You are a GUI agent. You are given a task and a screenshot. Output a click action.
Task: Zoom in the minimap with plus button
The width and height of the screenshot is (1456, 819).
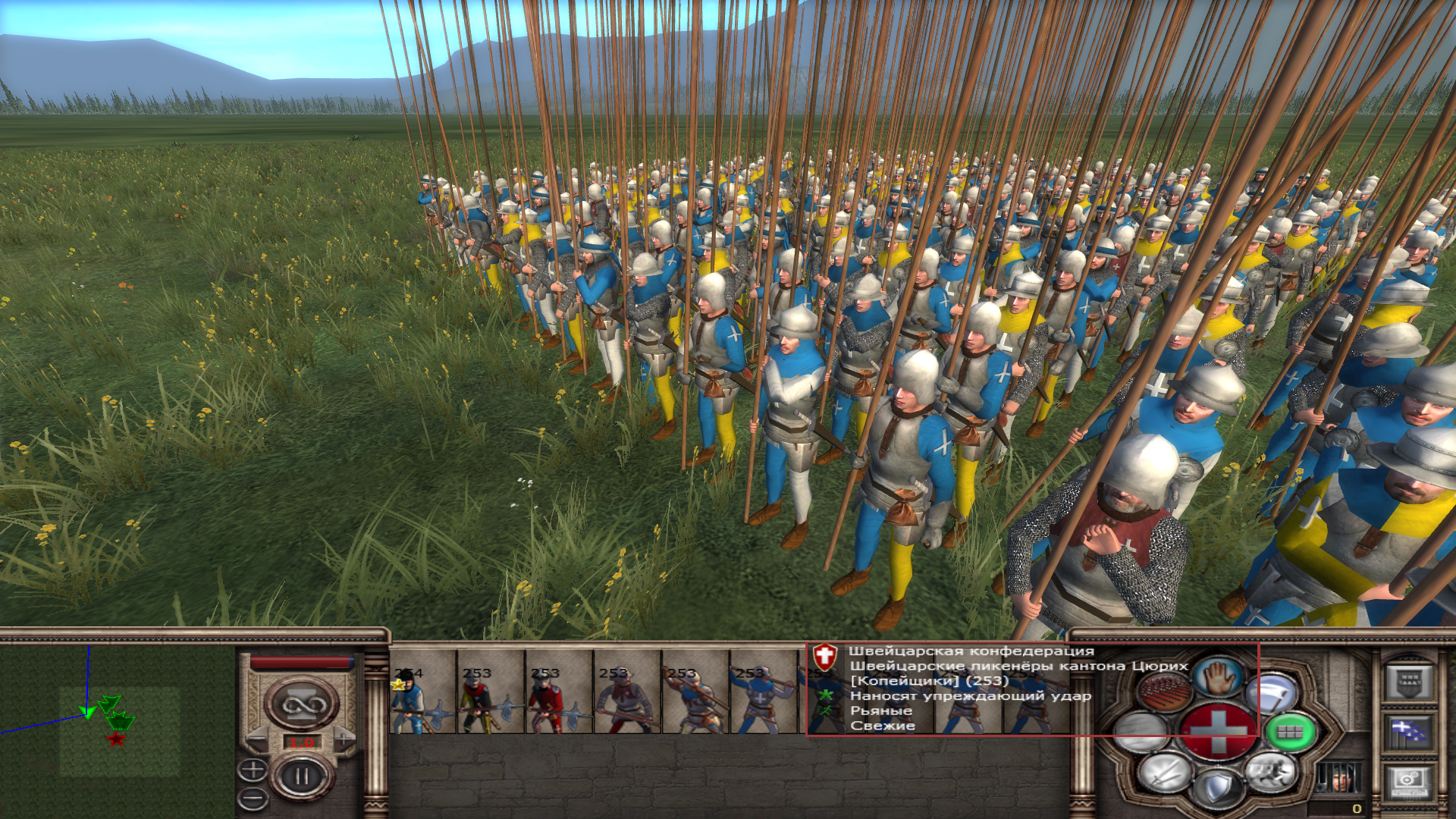tap(253, 770)
